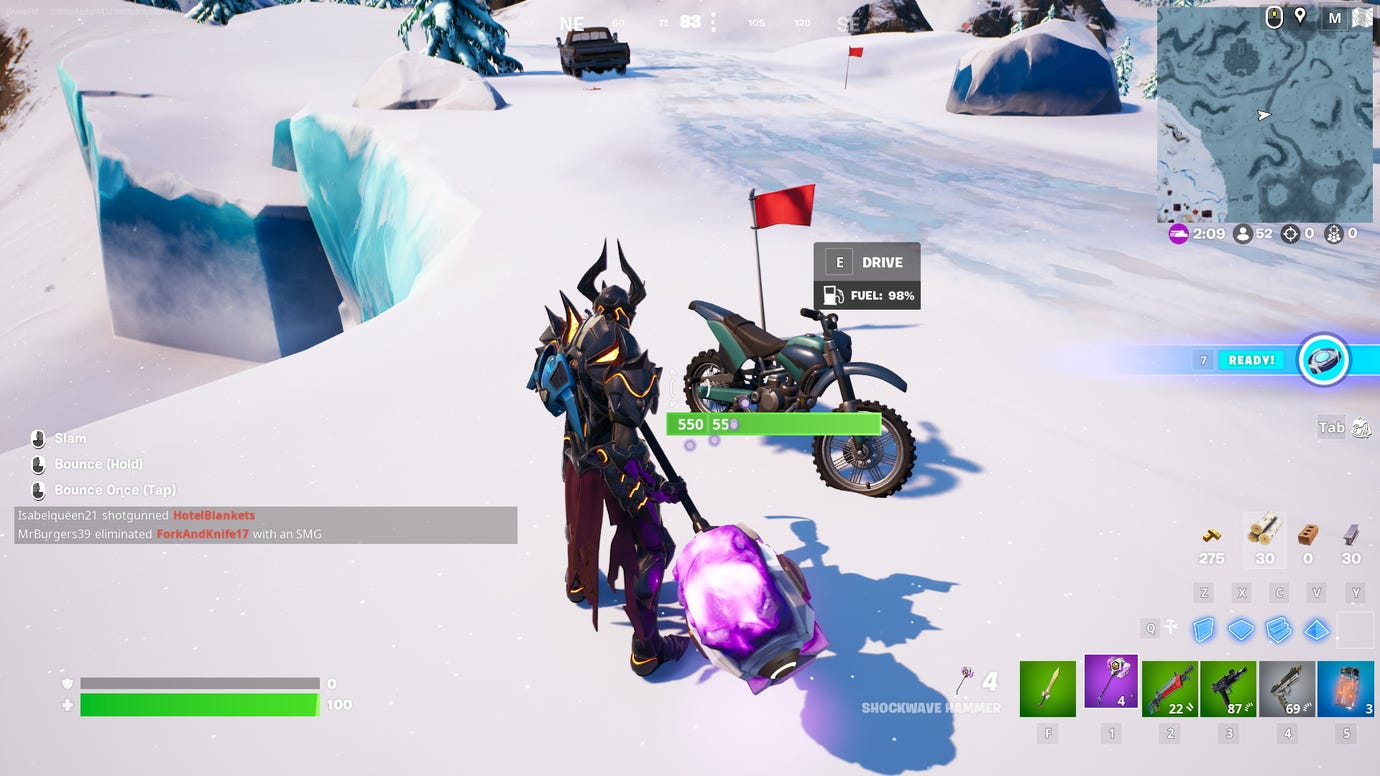Open the full map via M icon
This screenshot has height=776, width=1380.
pyautogui.click(x=1334, y=18)
